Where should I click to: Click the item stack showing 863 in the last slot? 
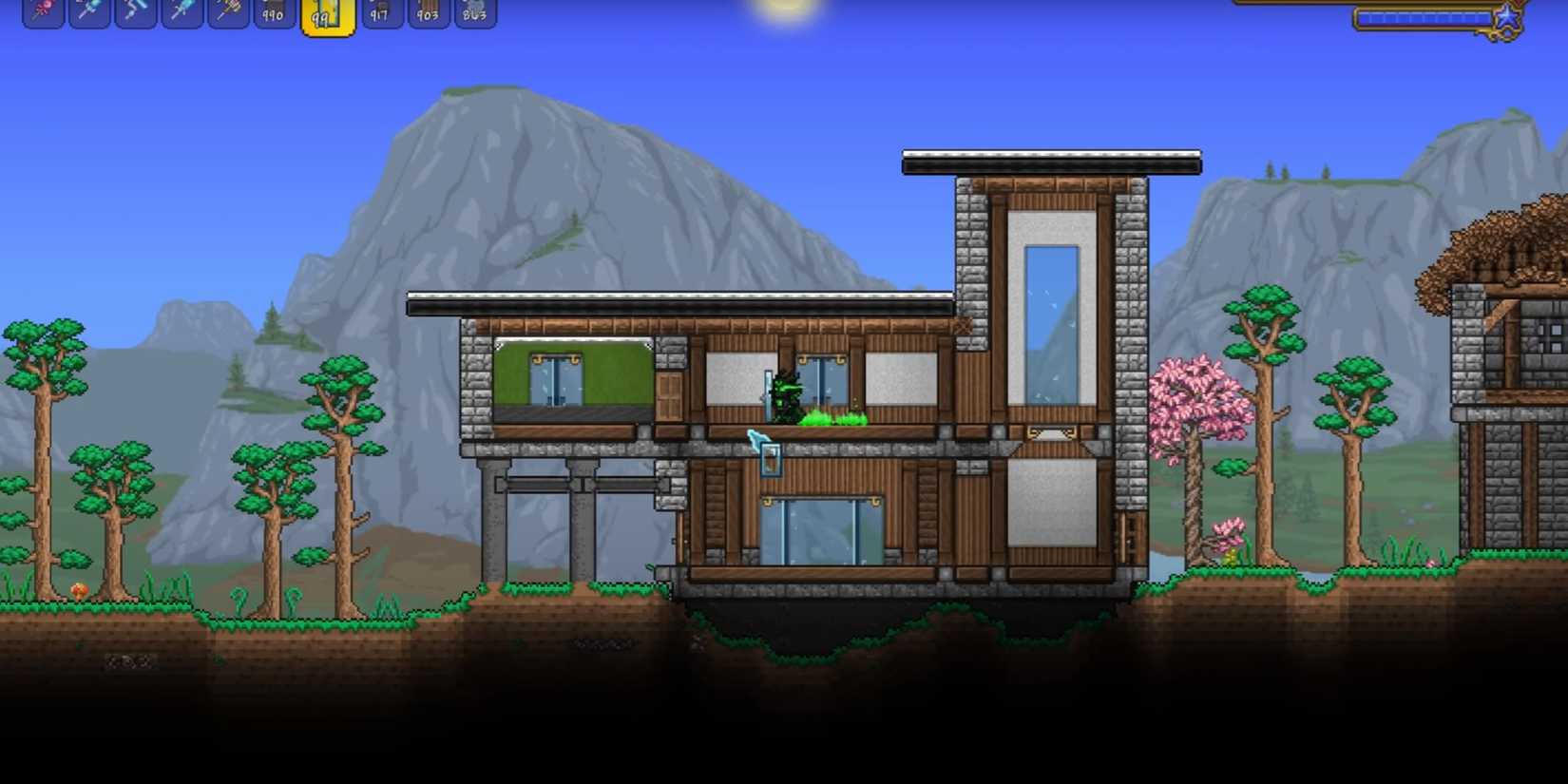(474, 14)
